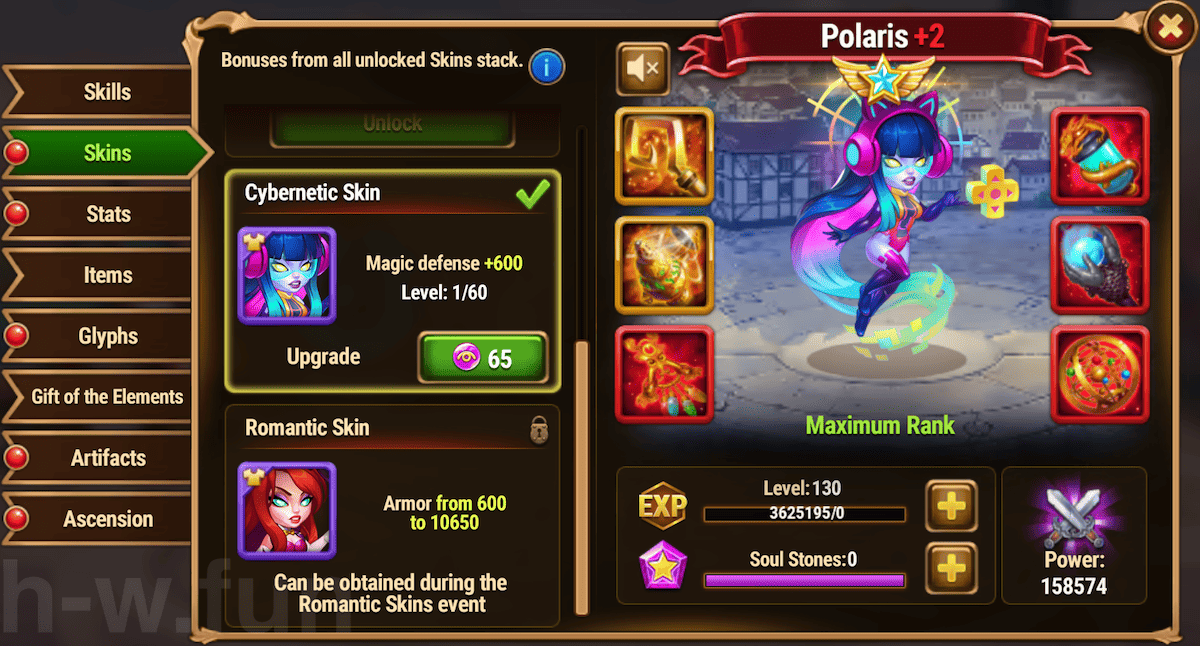1200x646 pixels.
Task: Select the Cybernetic Skin portrait
Action: point(287,275)
